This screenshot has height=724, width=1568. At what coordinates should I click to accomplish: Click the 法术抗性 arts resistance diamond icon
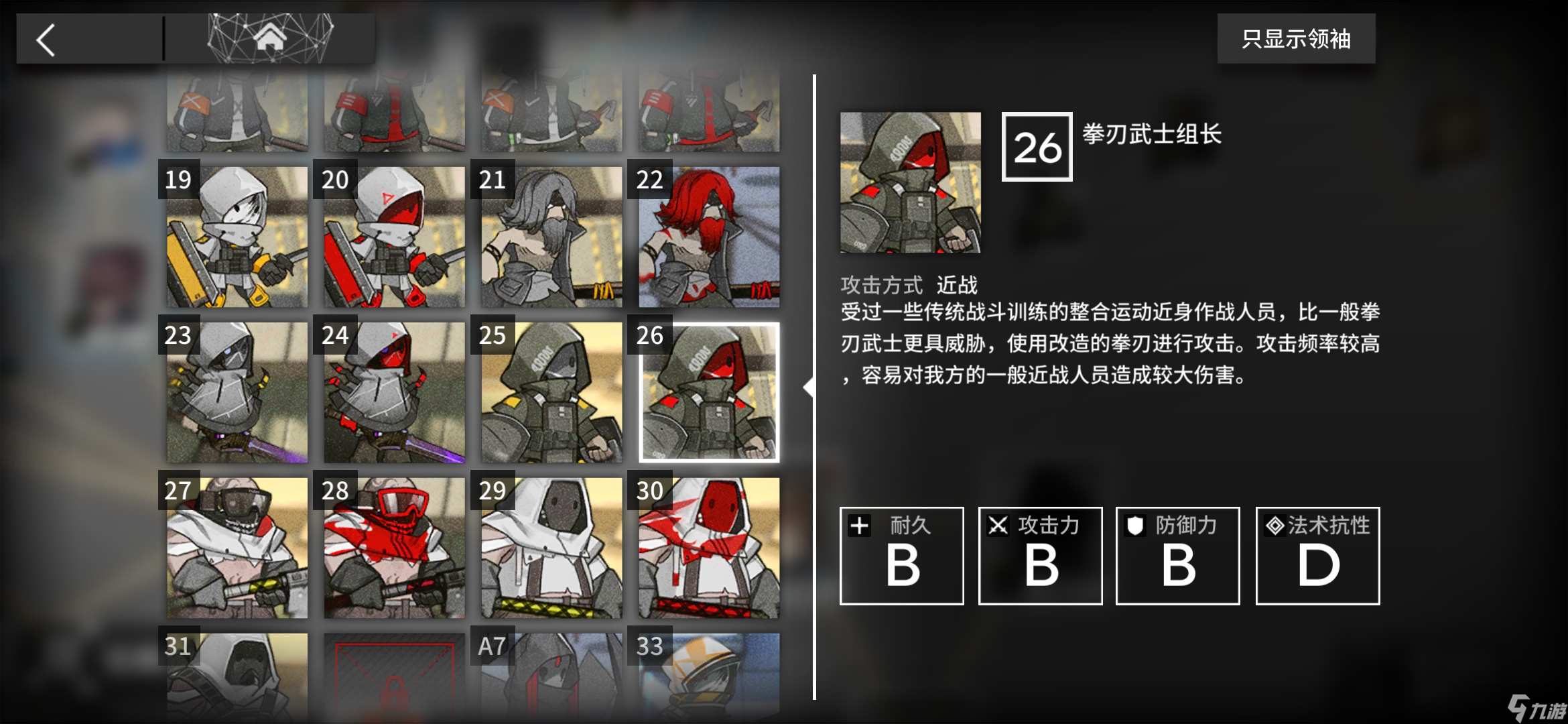point(1274,526)
